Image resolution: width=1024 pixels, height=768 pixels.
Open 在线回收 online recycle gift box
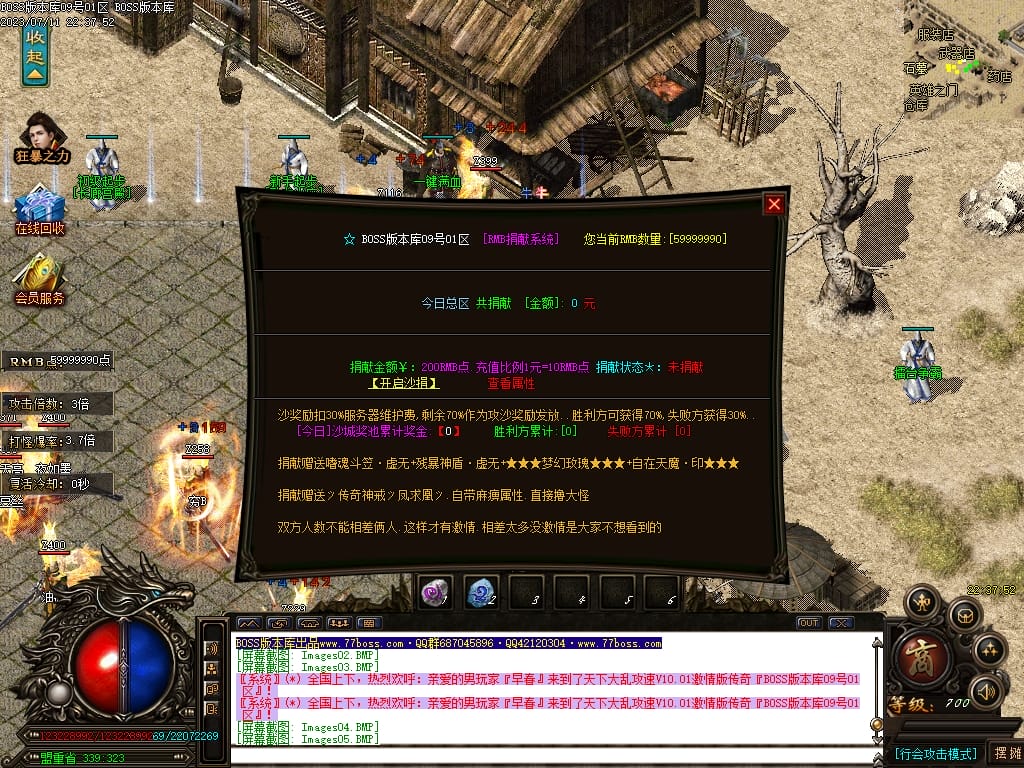click(x=39, y=209)
